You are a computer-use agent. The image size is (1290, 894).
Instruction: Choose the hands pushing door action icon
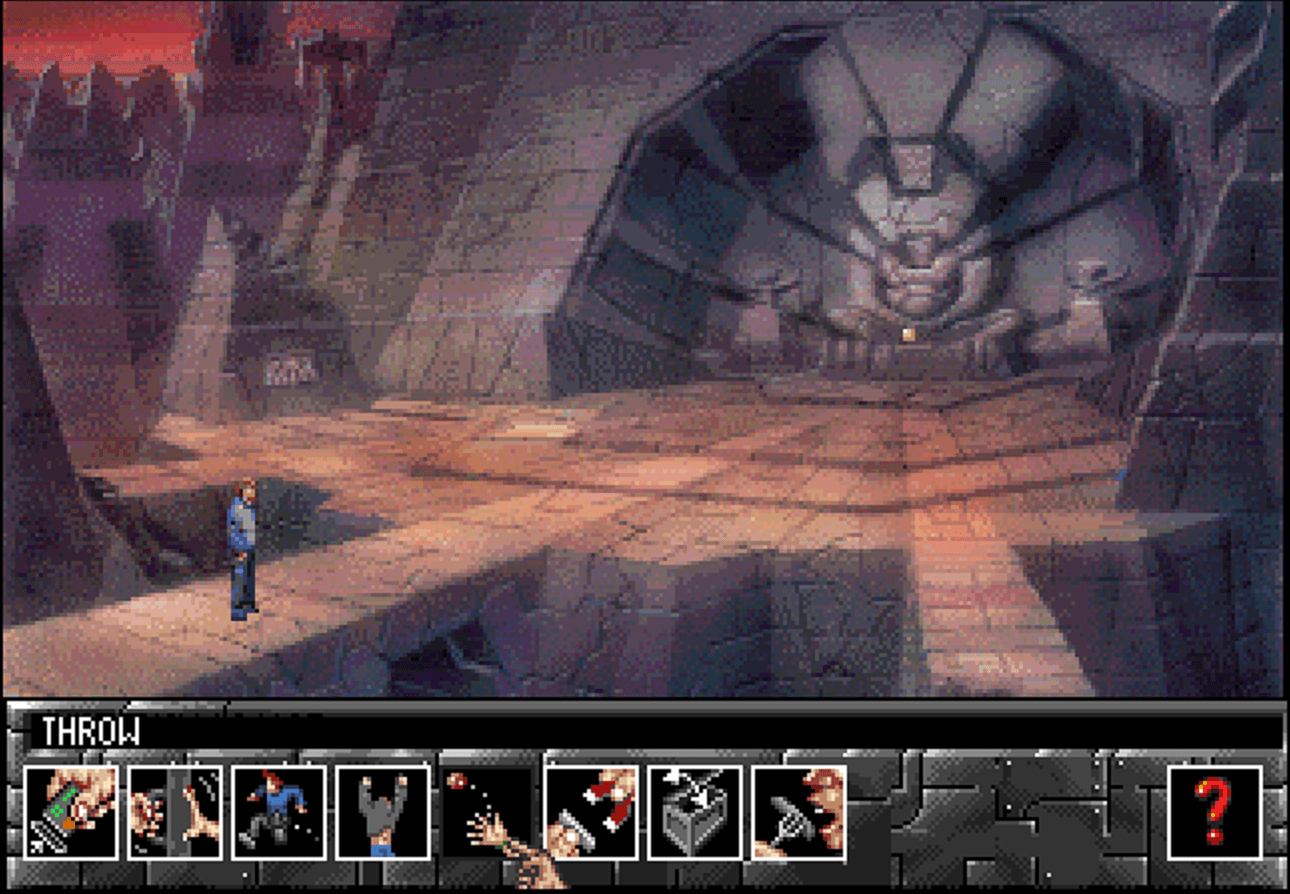coord(175,812)
